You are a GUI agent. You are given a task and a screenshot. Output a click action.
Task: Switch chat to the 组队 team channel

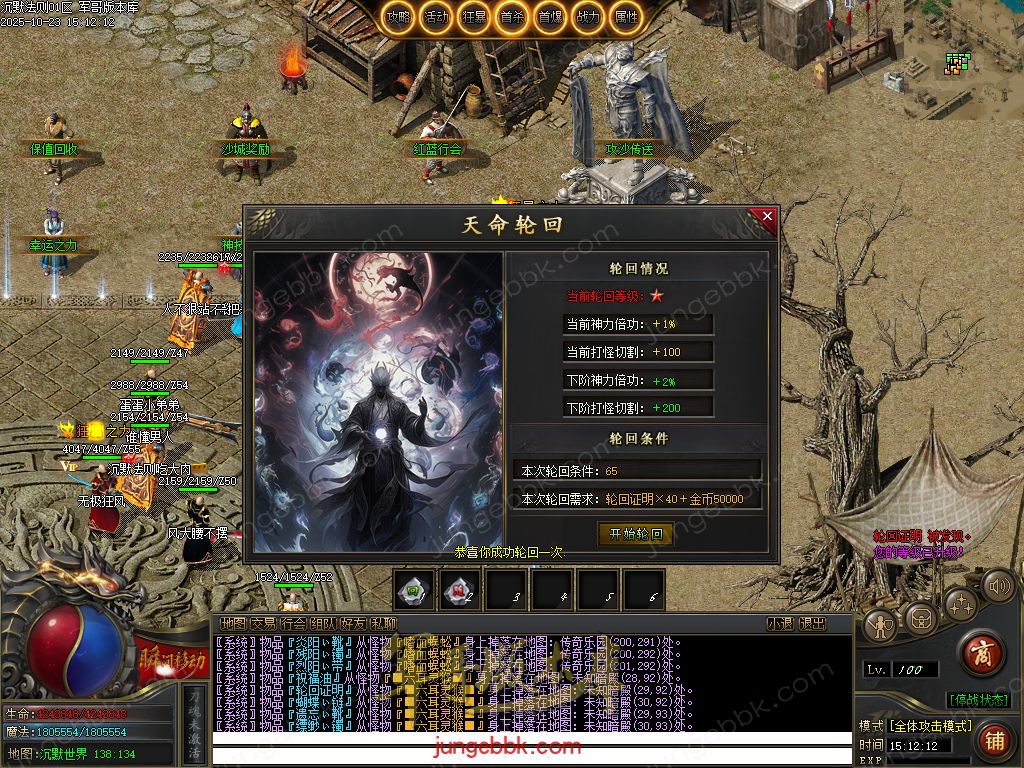323,624
